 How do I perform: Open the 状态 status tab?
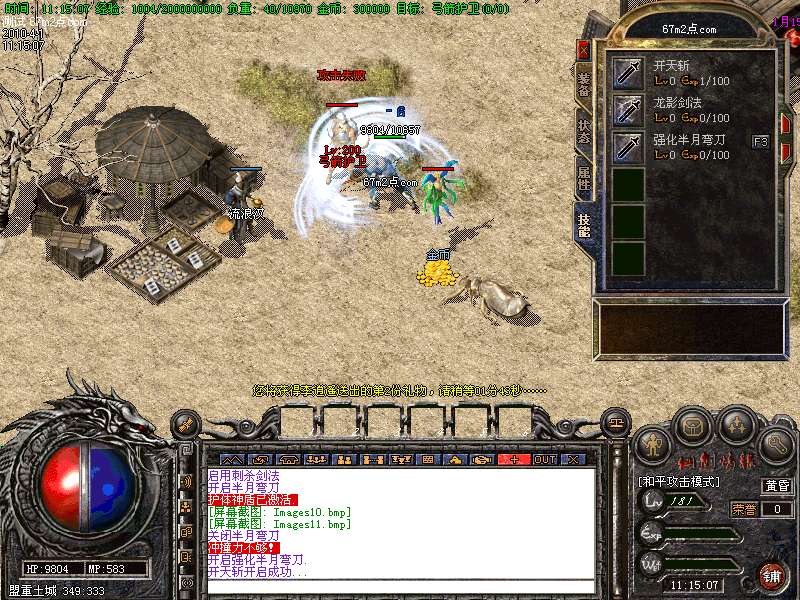[585, 131]
